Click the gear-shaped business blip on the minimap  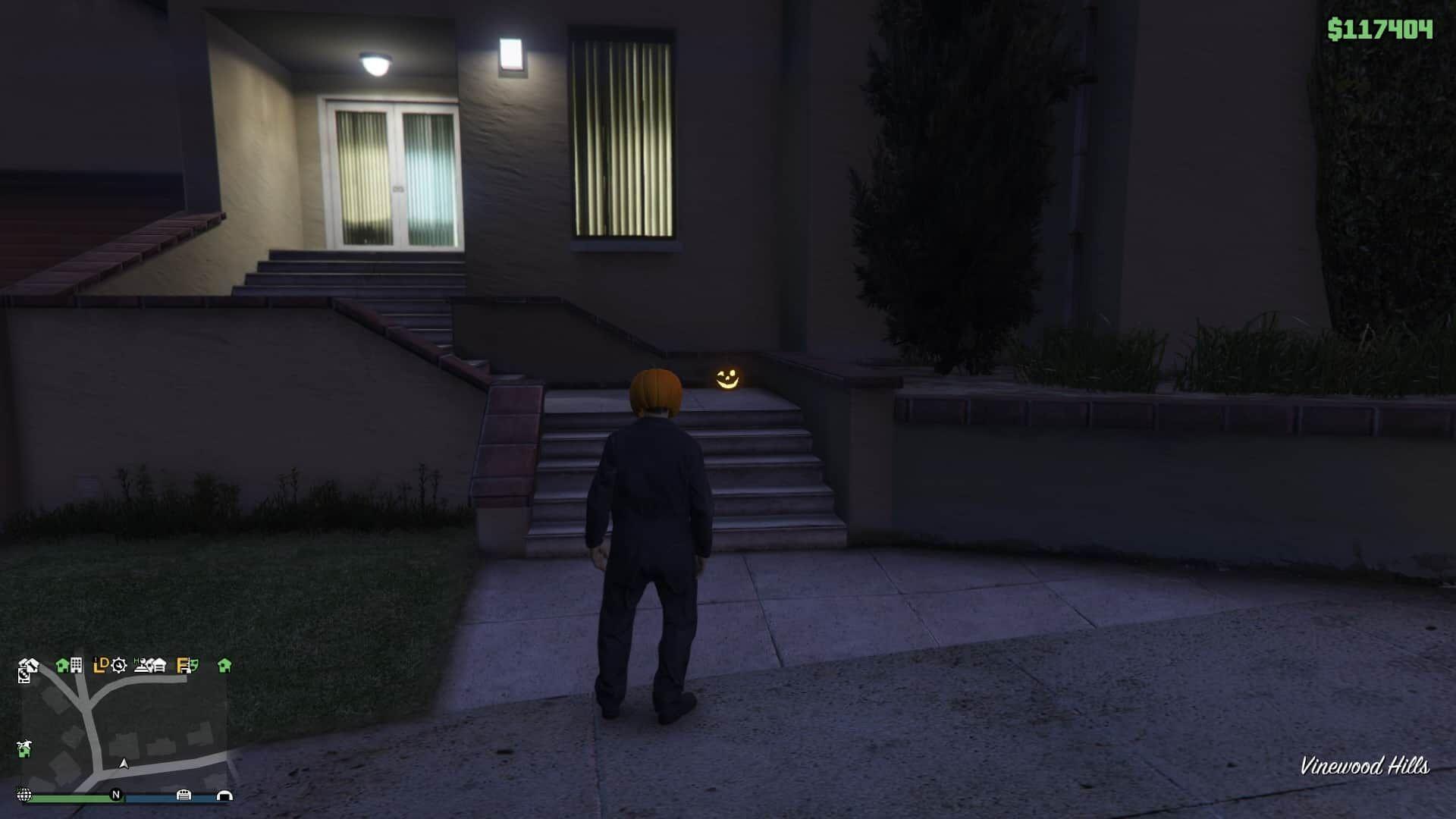(118, 666)
